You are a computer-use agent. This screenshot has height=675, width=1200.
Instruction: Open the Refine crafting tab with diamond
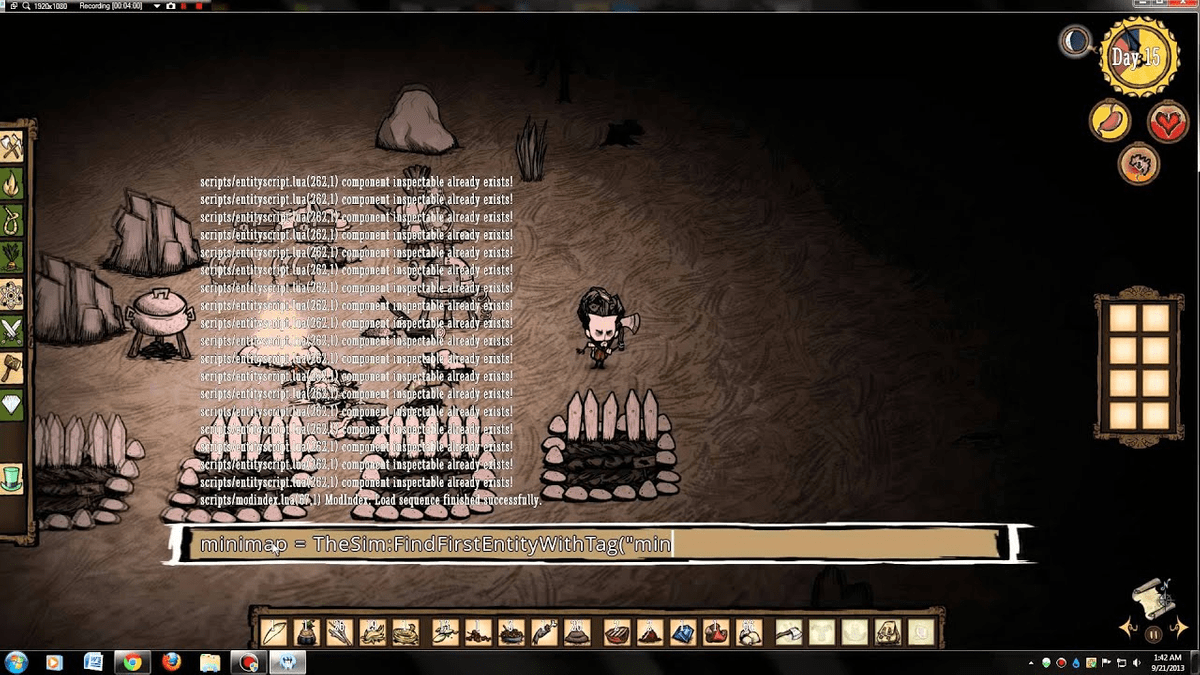click(11, 405)
